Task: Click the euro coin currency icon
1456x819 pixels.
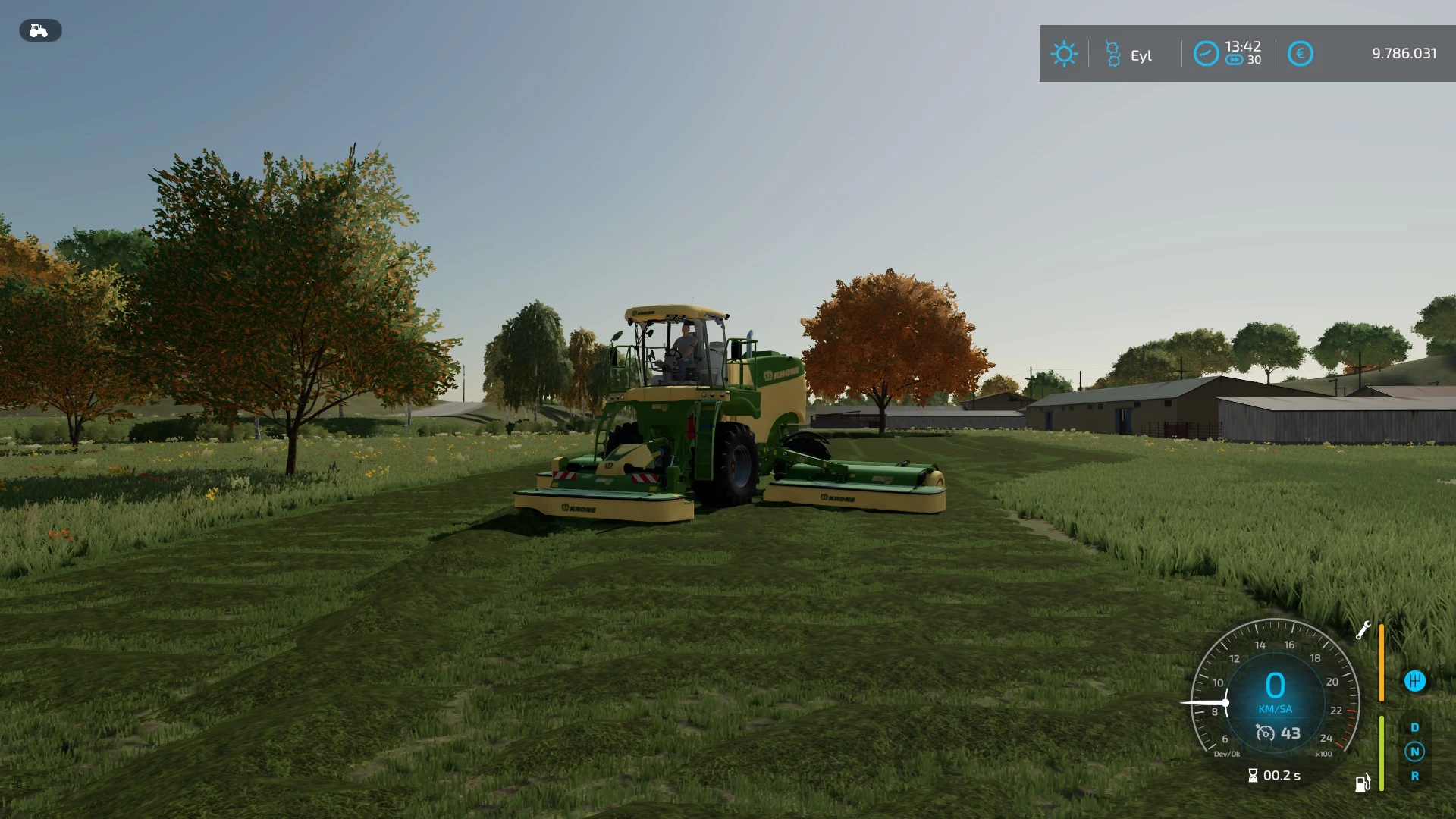Action: pyautogui.click(x=1301, y=53)
